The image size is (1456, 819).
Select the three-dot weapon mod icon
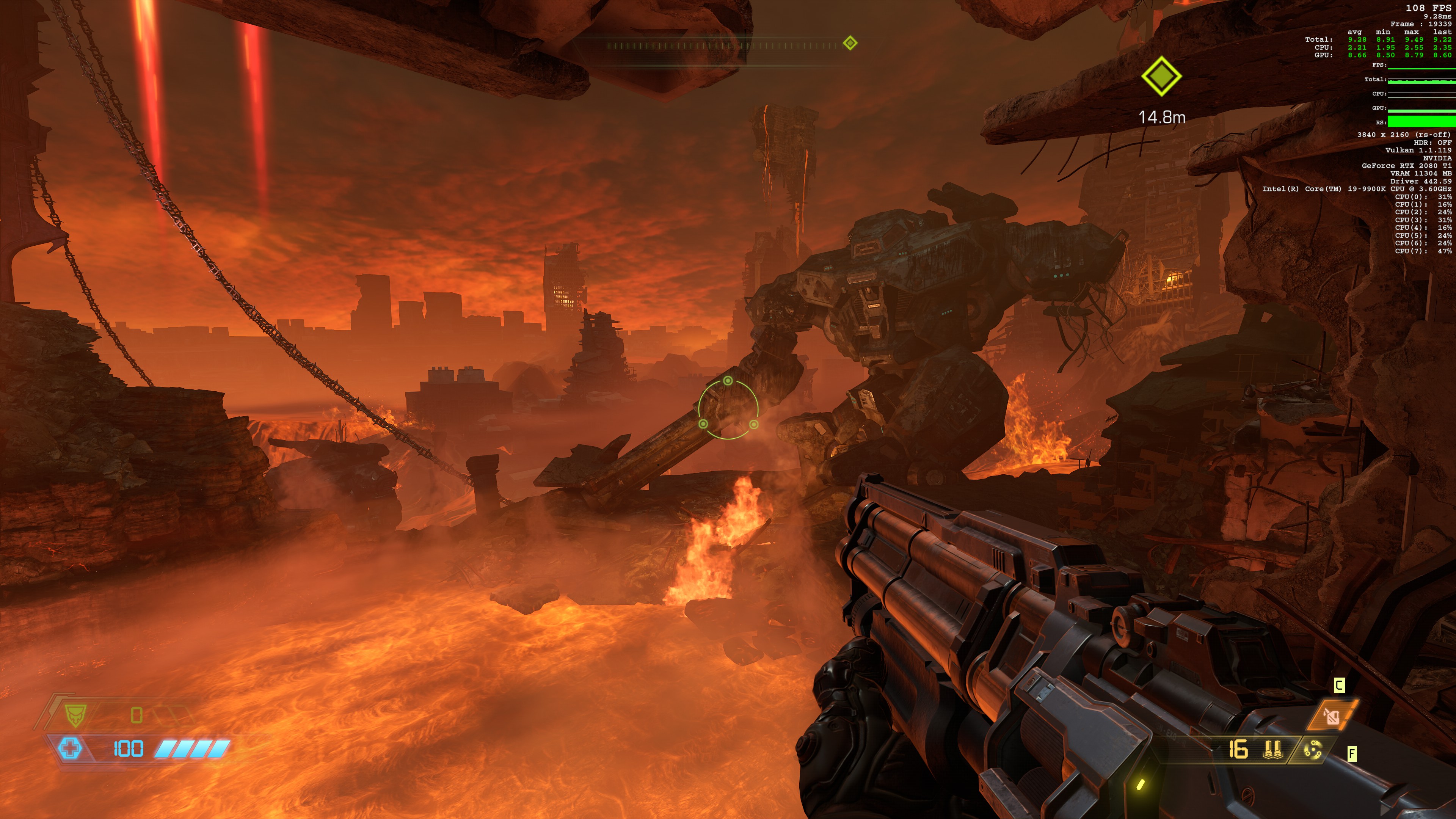pos(1312,750)
